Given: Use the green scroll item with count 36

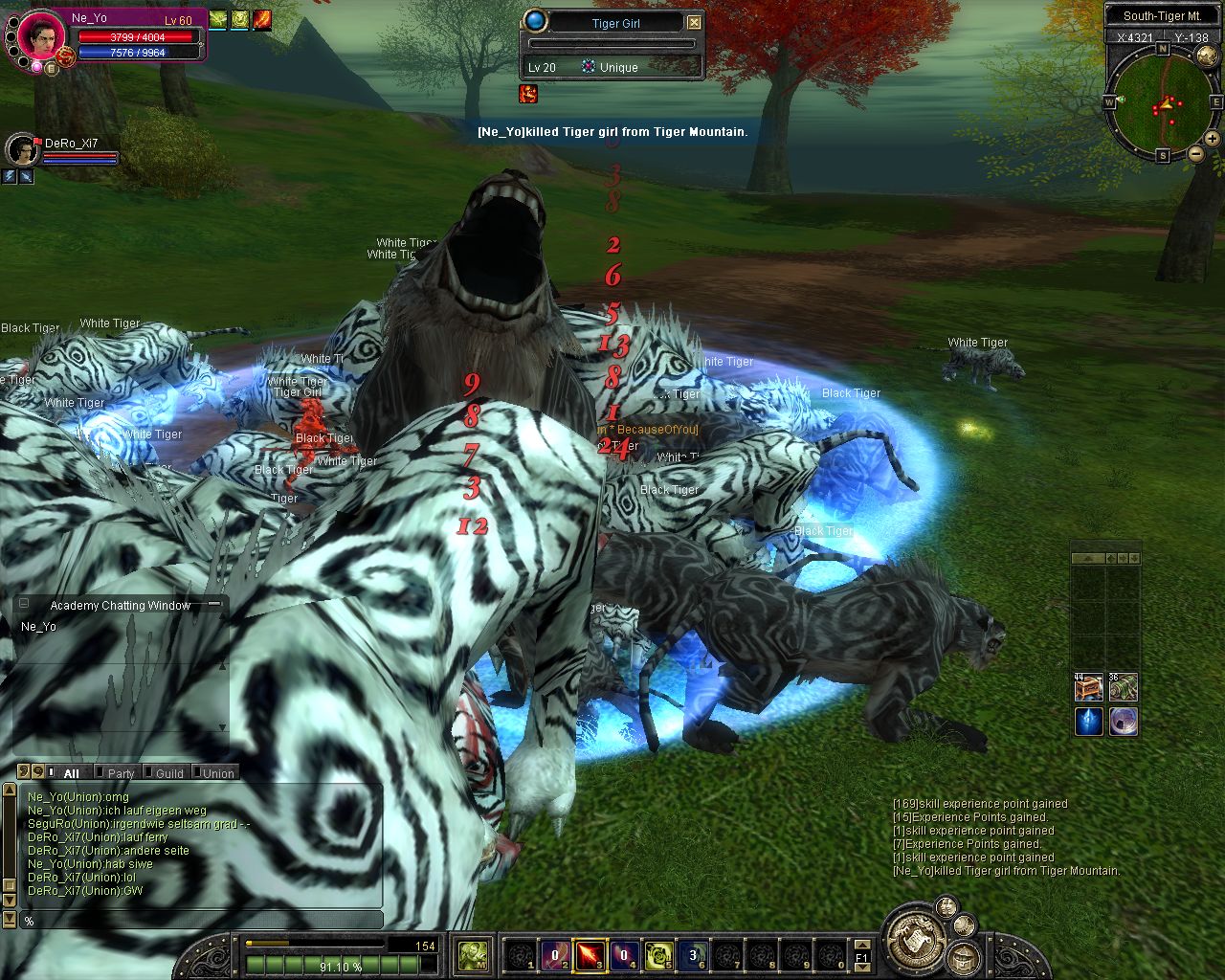Looking at the screenshot, I should coord(1124,687).
